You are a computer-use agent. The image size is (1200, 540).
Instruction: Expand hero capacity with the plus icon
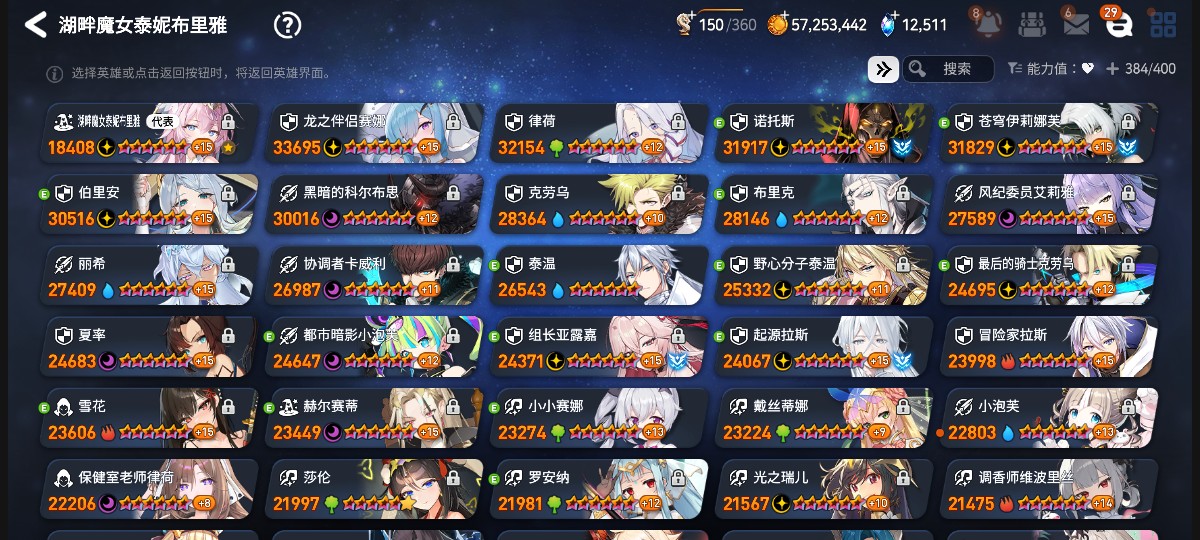(x=1112, y=69)
